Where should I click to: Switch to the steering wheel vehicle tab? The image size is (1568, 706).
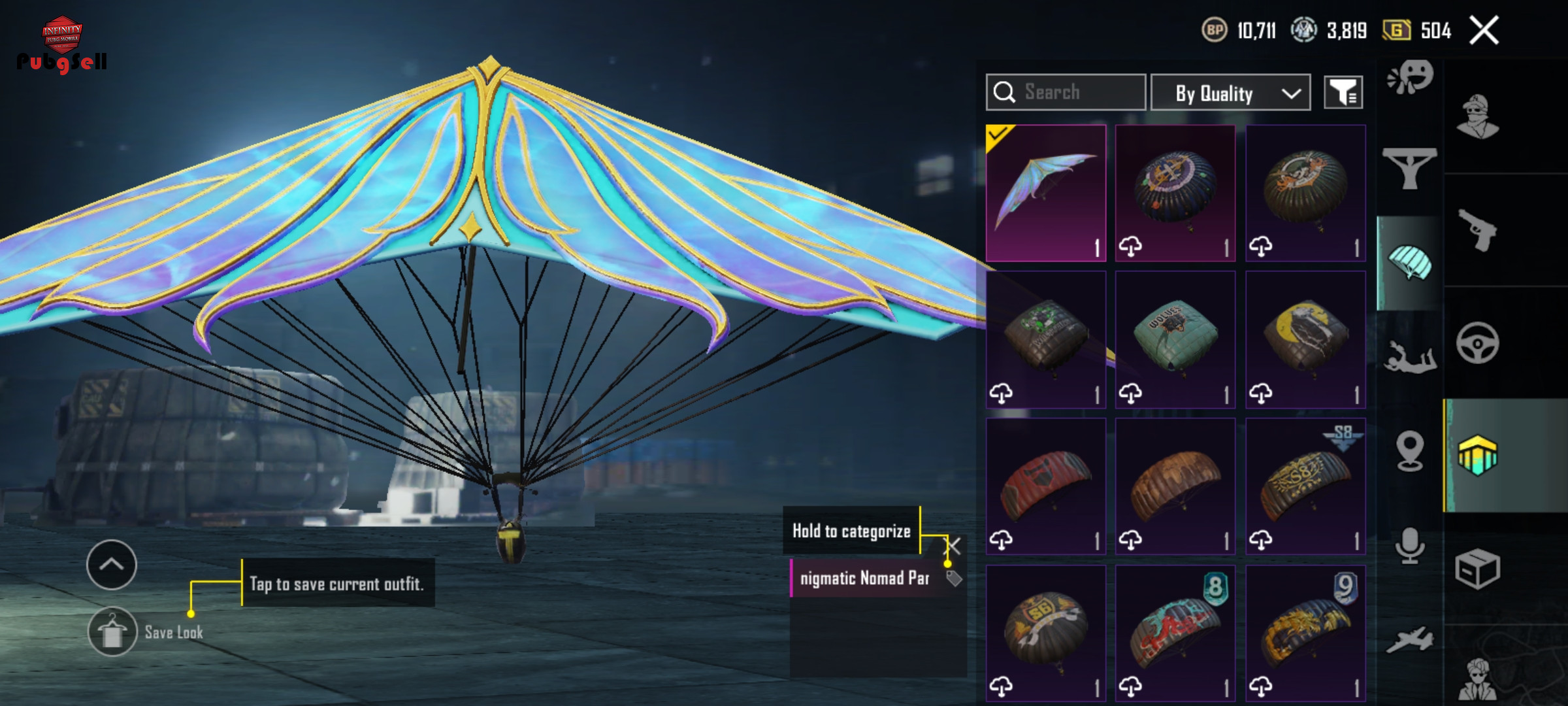[1478, 343]
